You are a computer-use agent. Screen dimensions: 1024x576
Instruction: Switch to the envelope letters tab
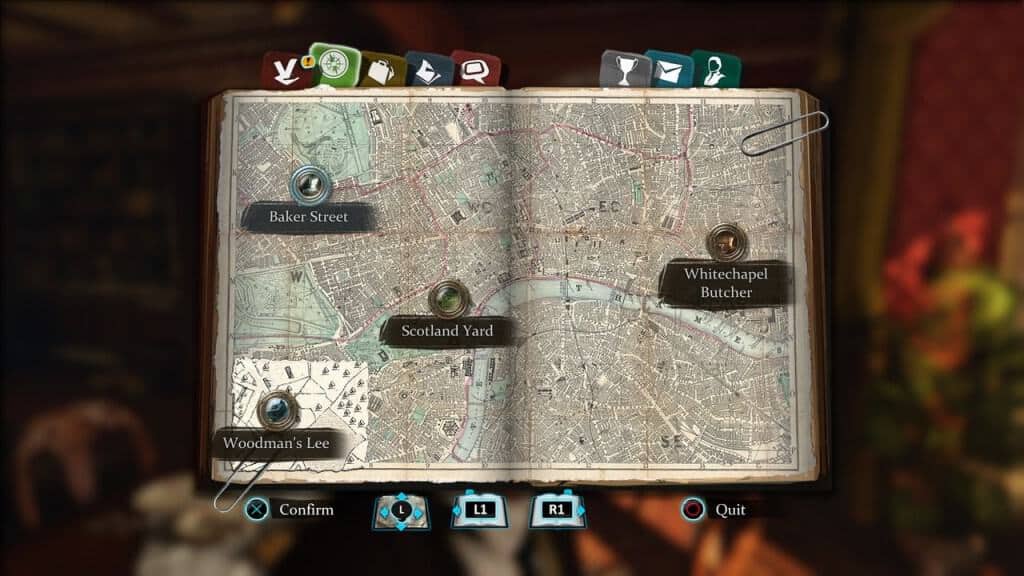(667, 70)
